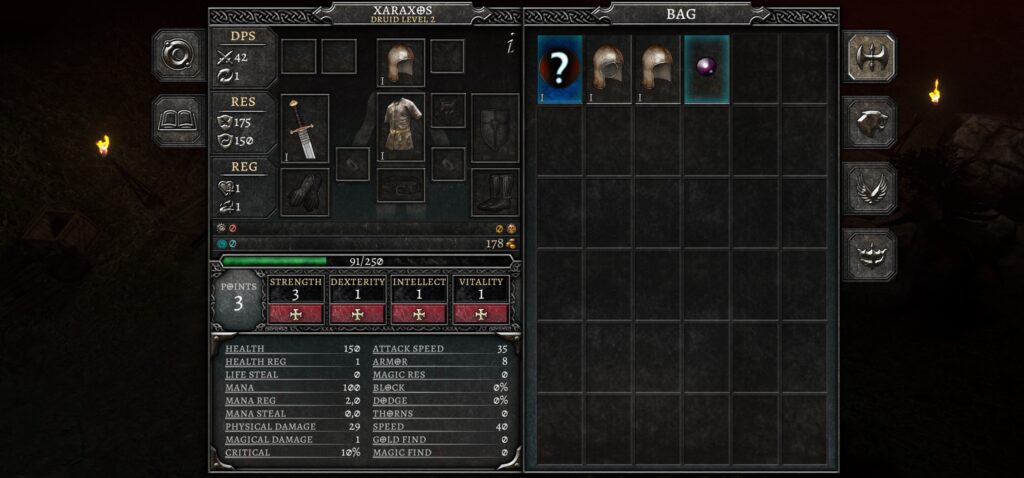Open the crown emblem tab
Image resolution: width=1024 pixels, height=478 pixels.
[868, 254]
